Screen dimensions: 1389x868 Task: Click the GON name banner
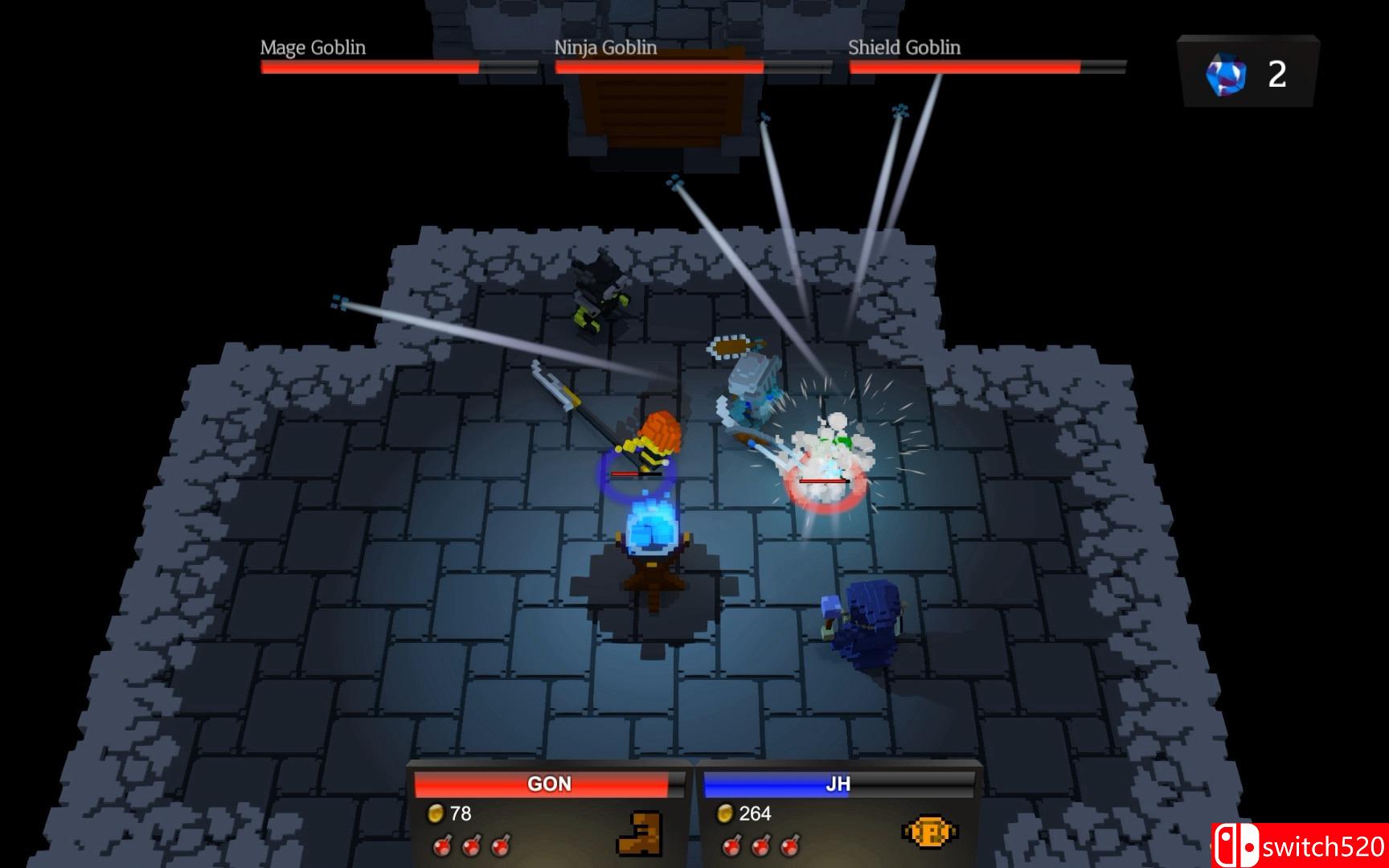tap(549, 785)
